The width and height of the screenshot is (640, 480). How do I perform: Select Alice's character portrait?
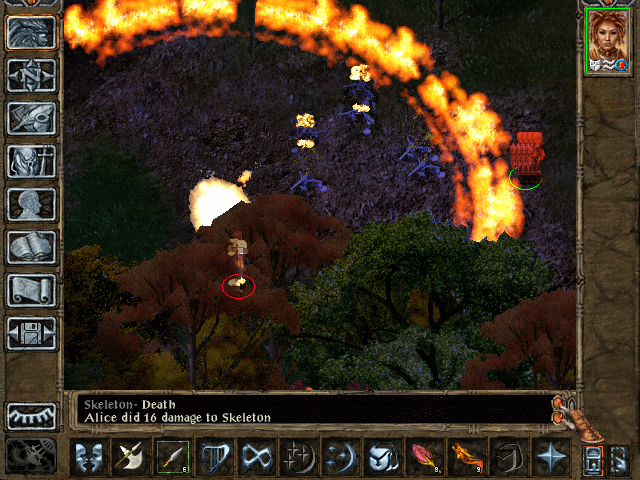606,42
